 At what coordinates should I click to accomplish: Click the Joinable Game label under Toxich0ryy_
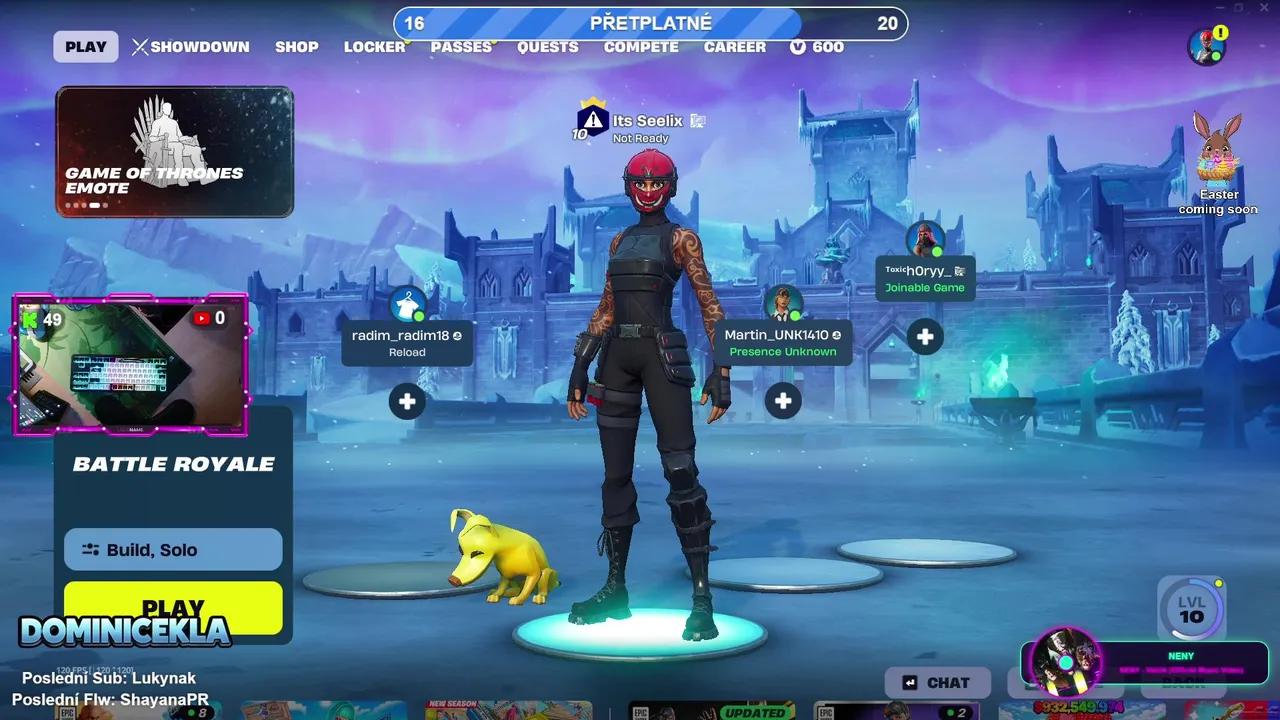924,287
